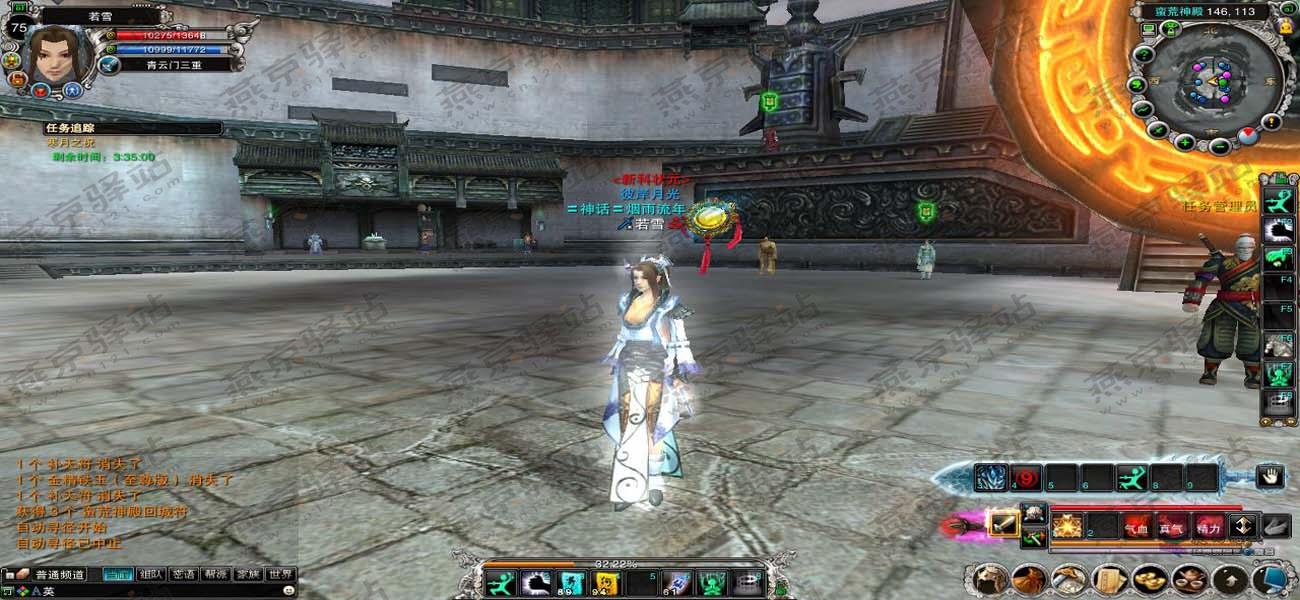Open the 帮派 guild chat tab
The width and height of the screenshot is (1300, 600).
point(216,575)
